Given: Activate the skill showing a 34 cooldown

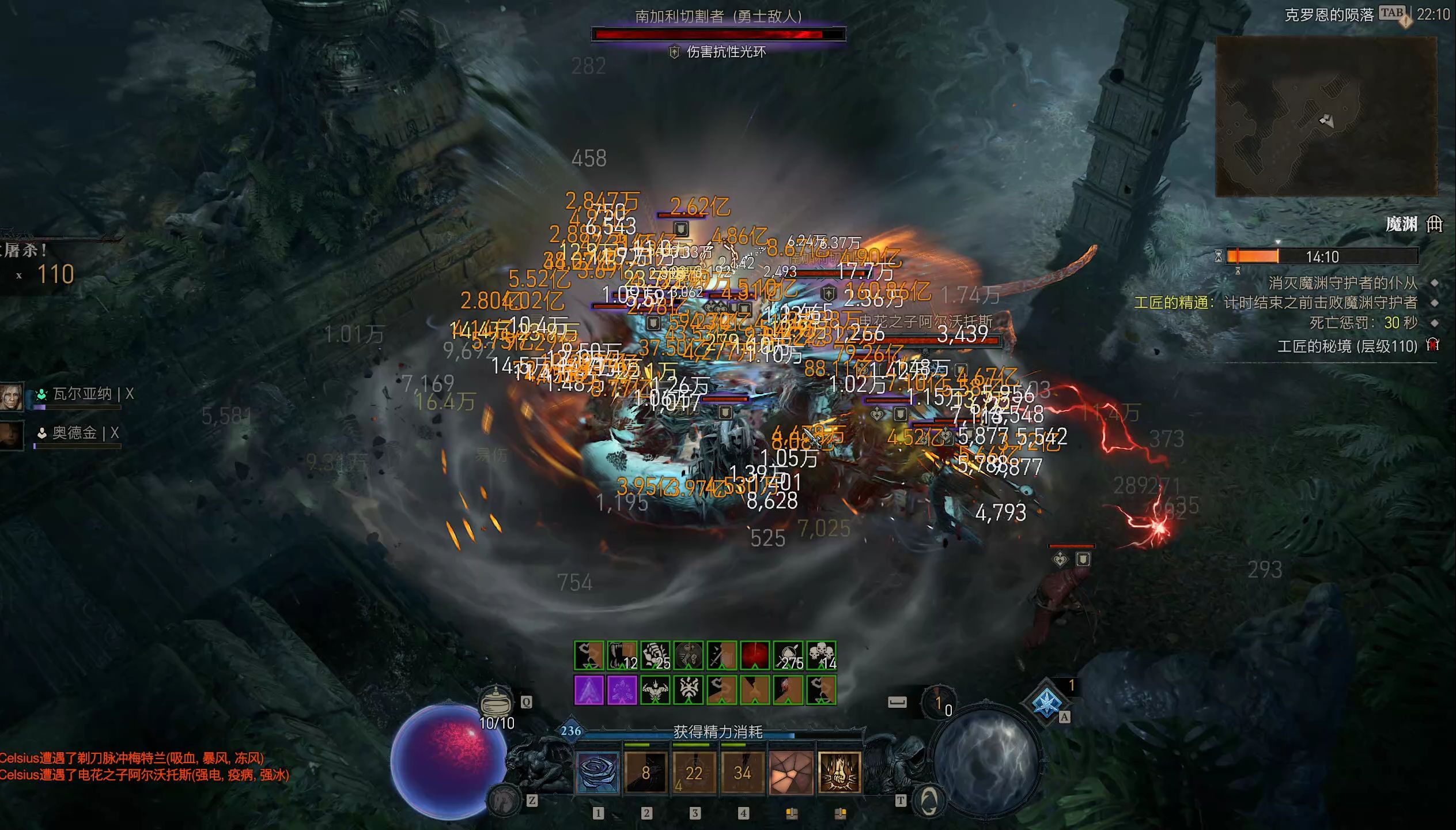Looking at the screenshot, I should pos(742,772).
